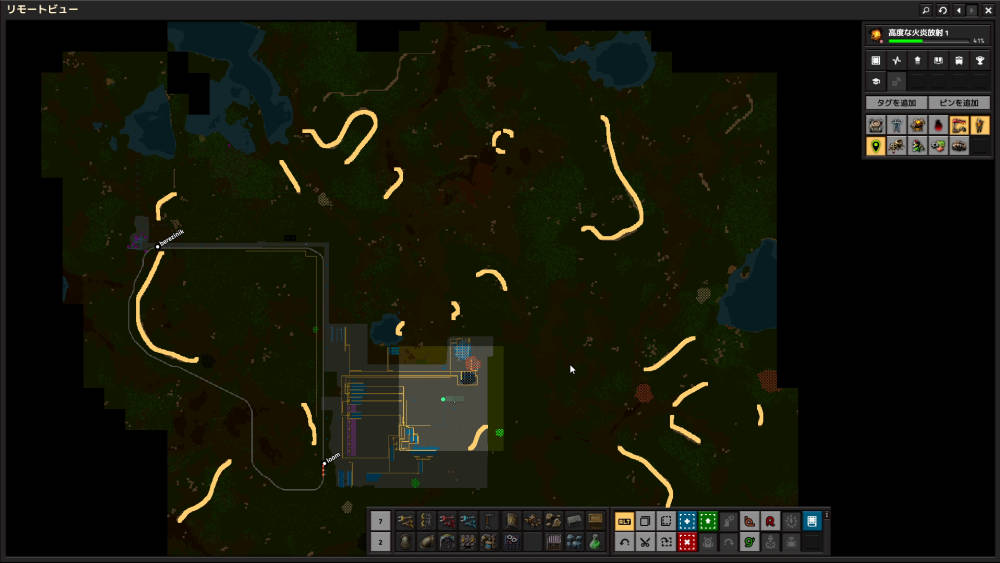
Task: Open the advanced flamethrower research in progress
Action: 927,36
